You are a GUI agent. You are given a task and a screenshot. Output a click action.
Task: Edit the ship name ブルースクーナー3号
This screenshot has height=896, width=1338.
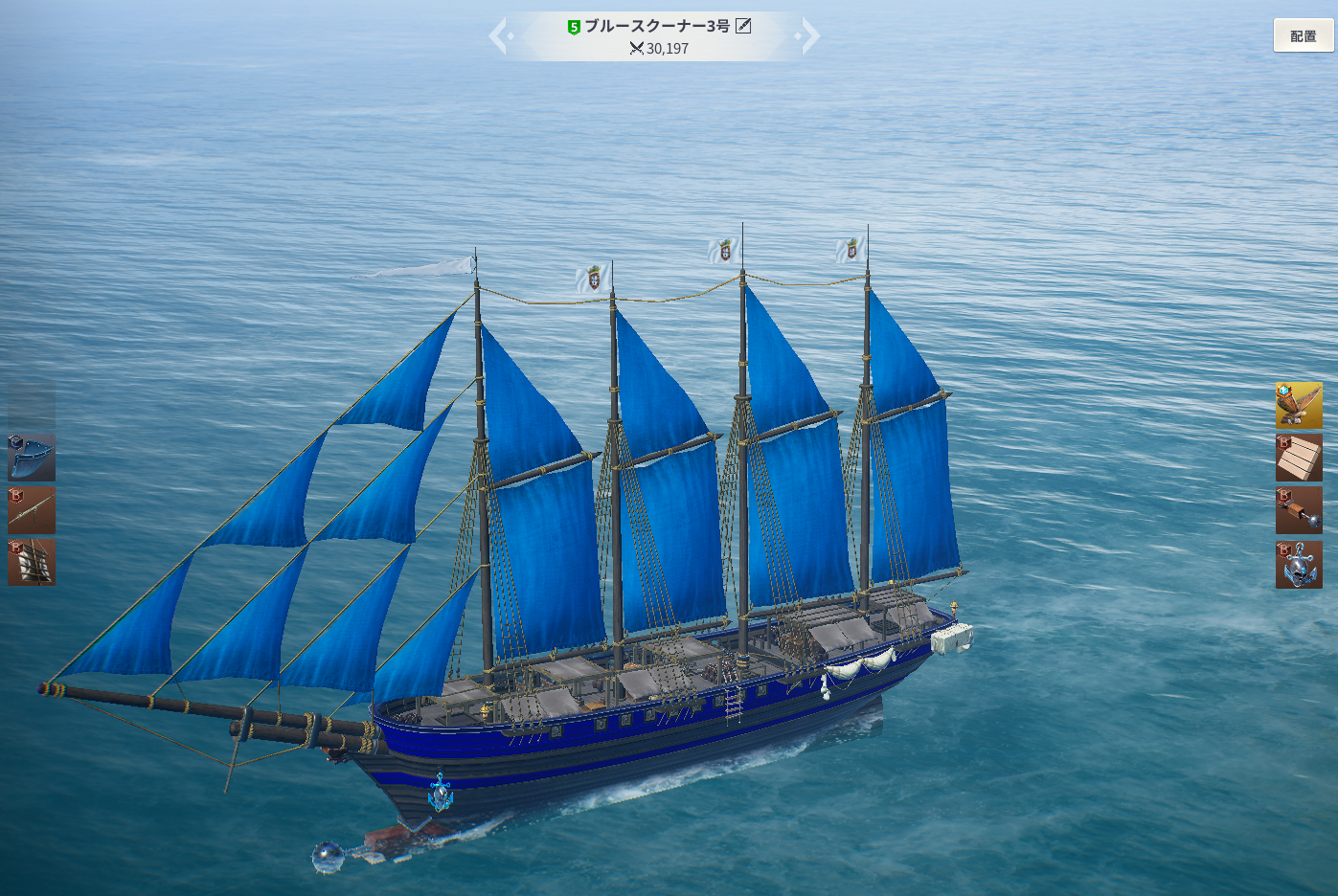(x=743, y=26)
